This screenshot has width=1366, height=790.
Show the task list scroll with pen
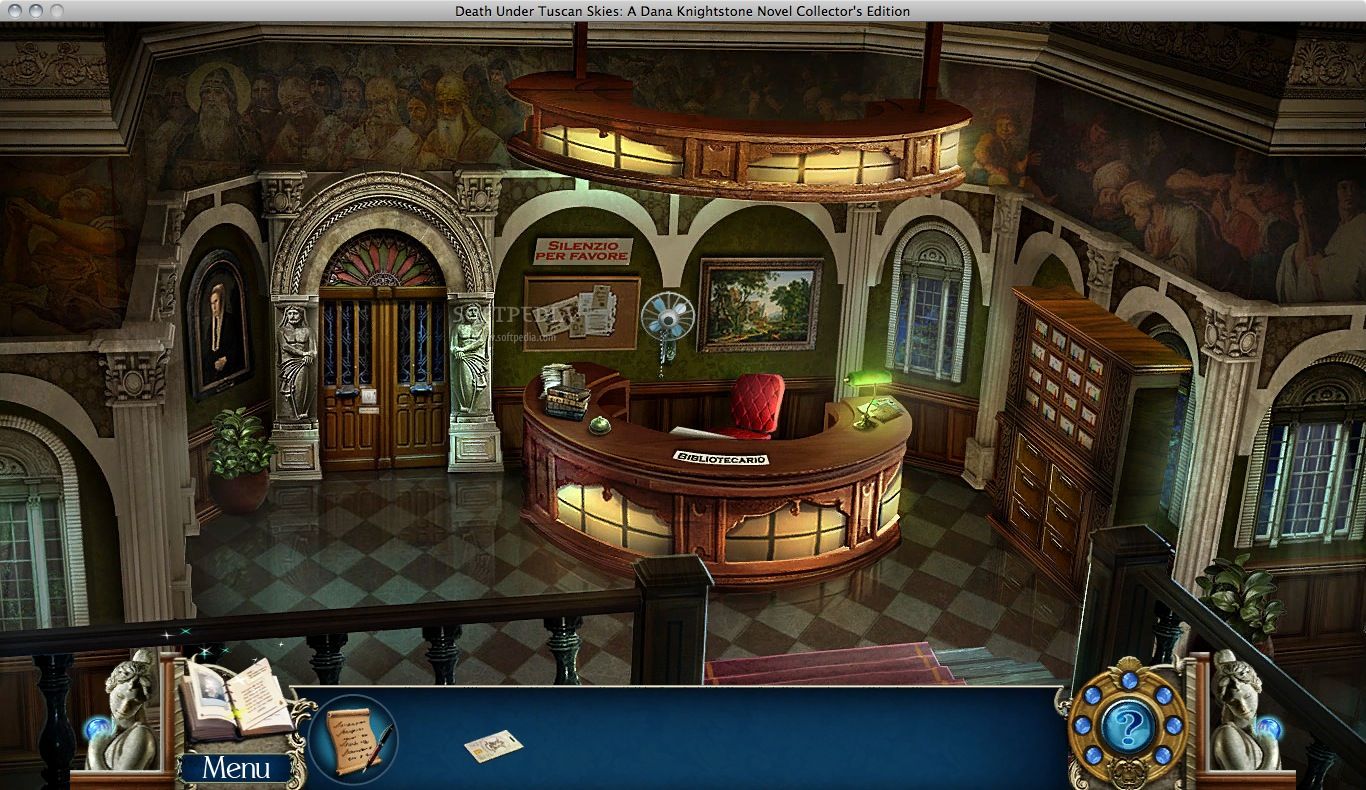[352, 739]
